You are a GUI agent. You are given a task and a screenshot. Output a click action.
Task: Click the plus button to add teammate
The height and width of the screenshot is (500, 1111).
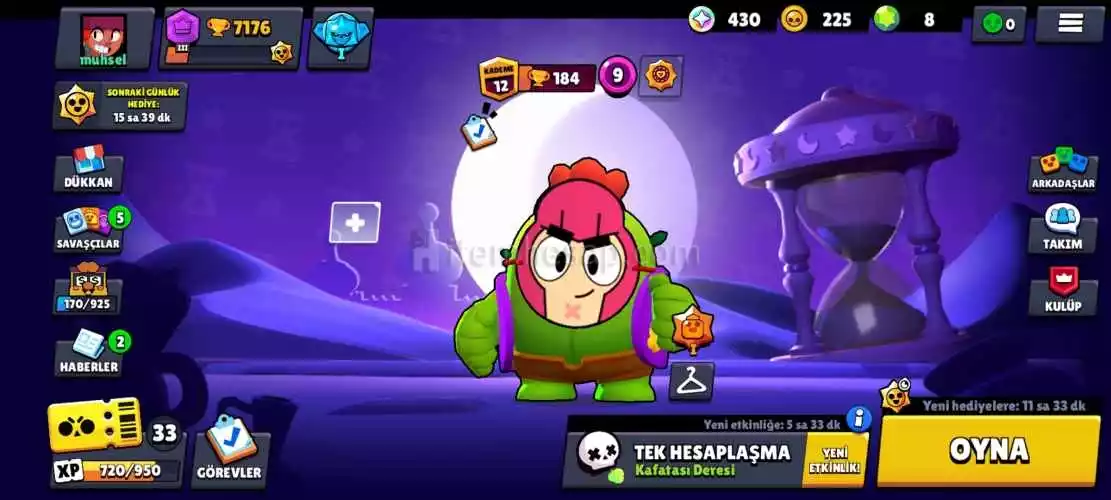click(x=355, y=223)
